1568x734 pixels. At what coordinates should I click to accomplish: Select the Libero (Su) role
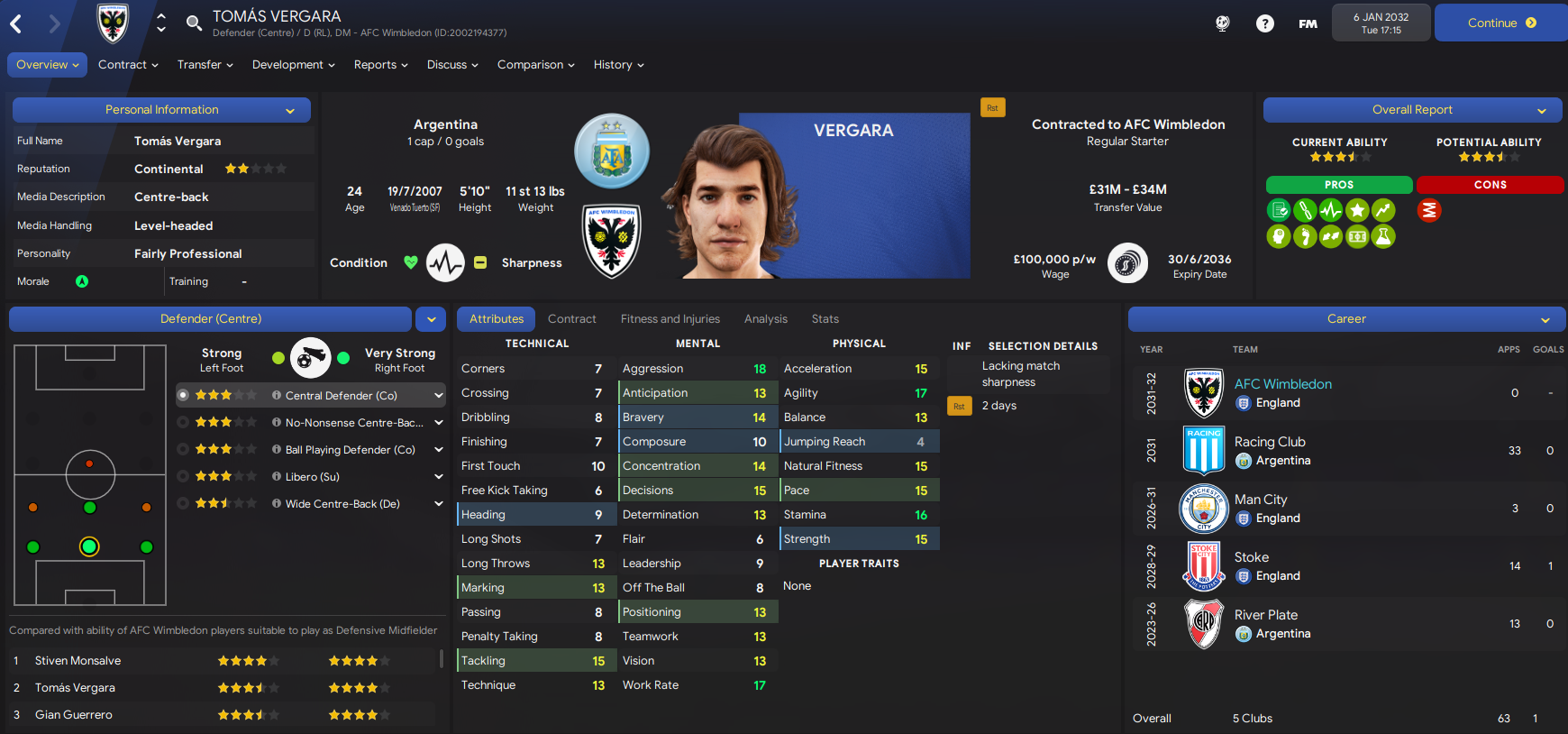click(x=312, y=477)
